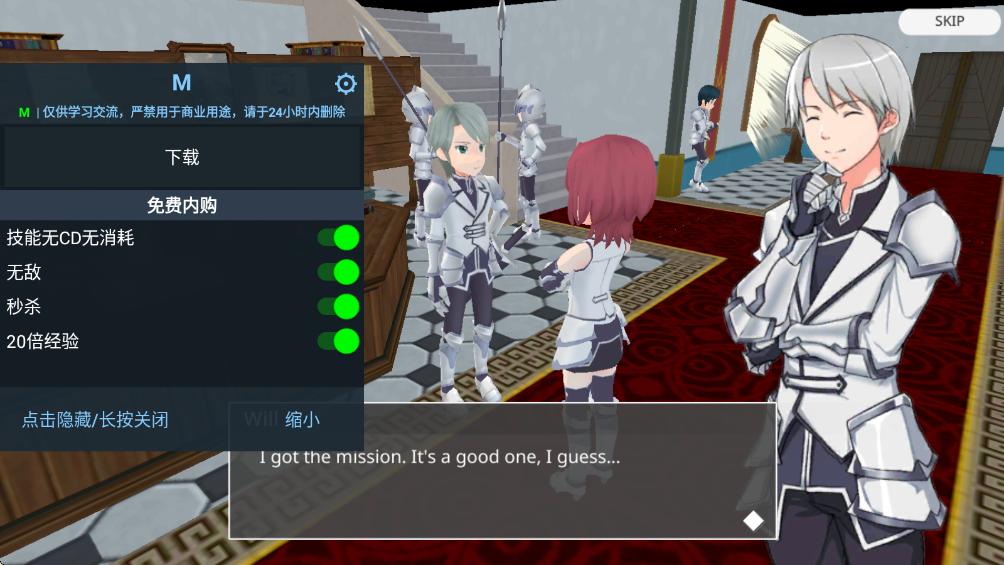
Task: Advance the dialogue with the diamond indicator
Action: [x=753, y=520]
